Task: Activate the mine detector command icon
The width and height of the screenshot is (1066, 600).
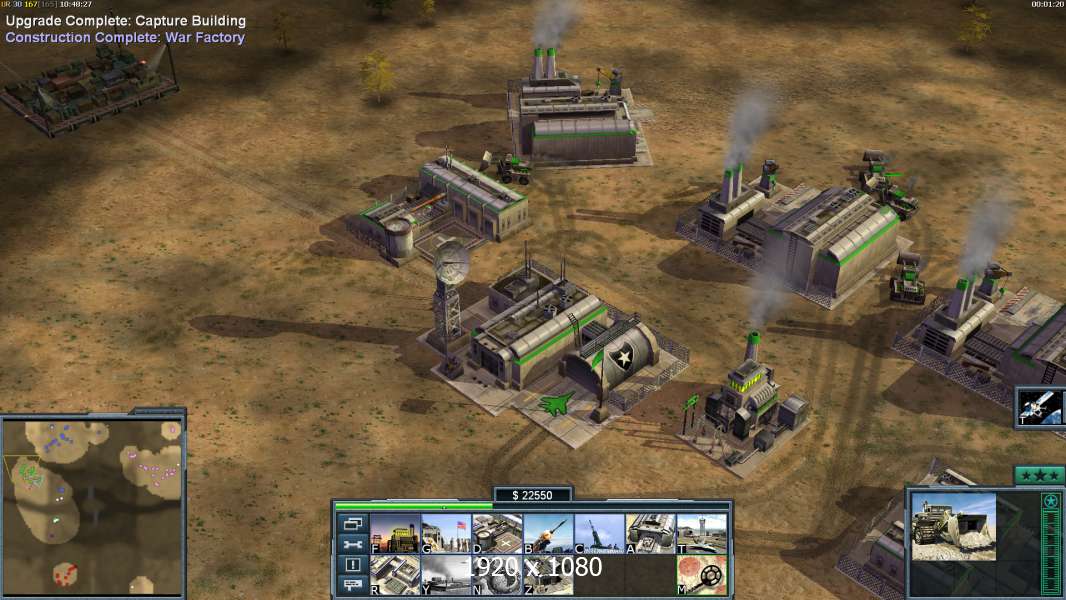Action: point(701,575)
